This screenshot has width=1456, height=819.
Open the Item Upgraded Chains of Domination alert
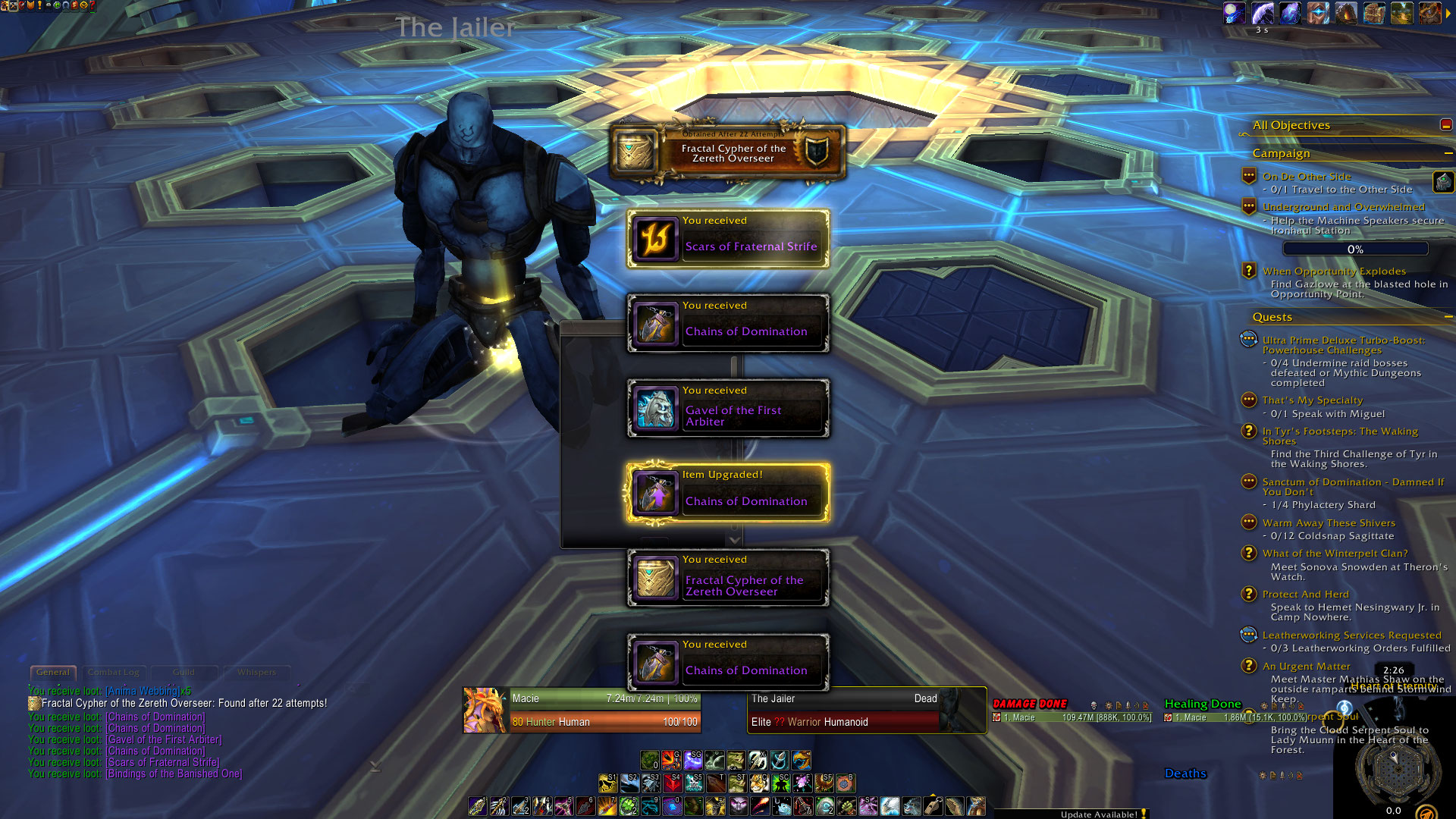coord(728,494)
